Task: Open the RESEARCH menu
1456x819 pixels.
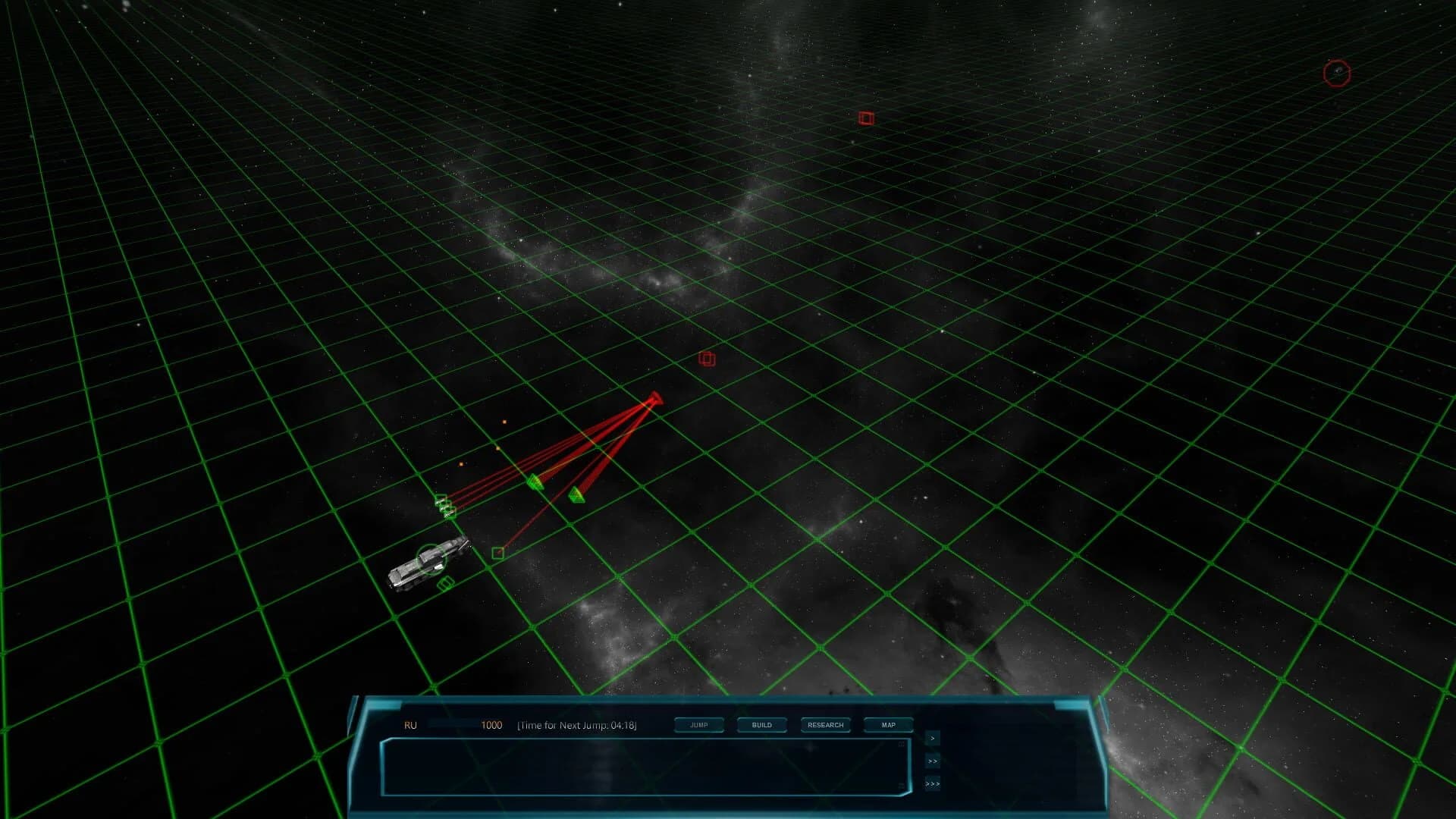Action: click(x=826, y=725)
